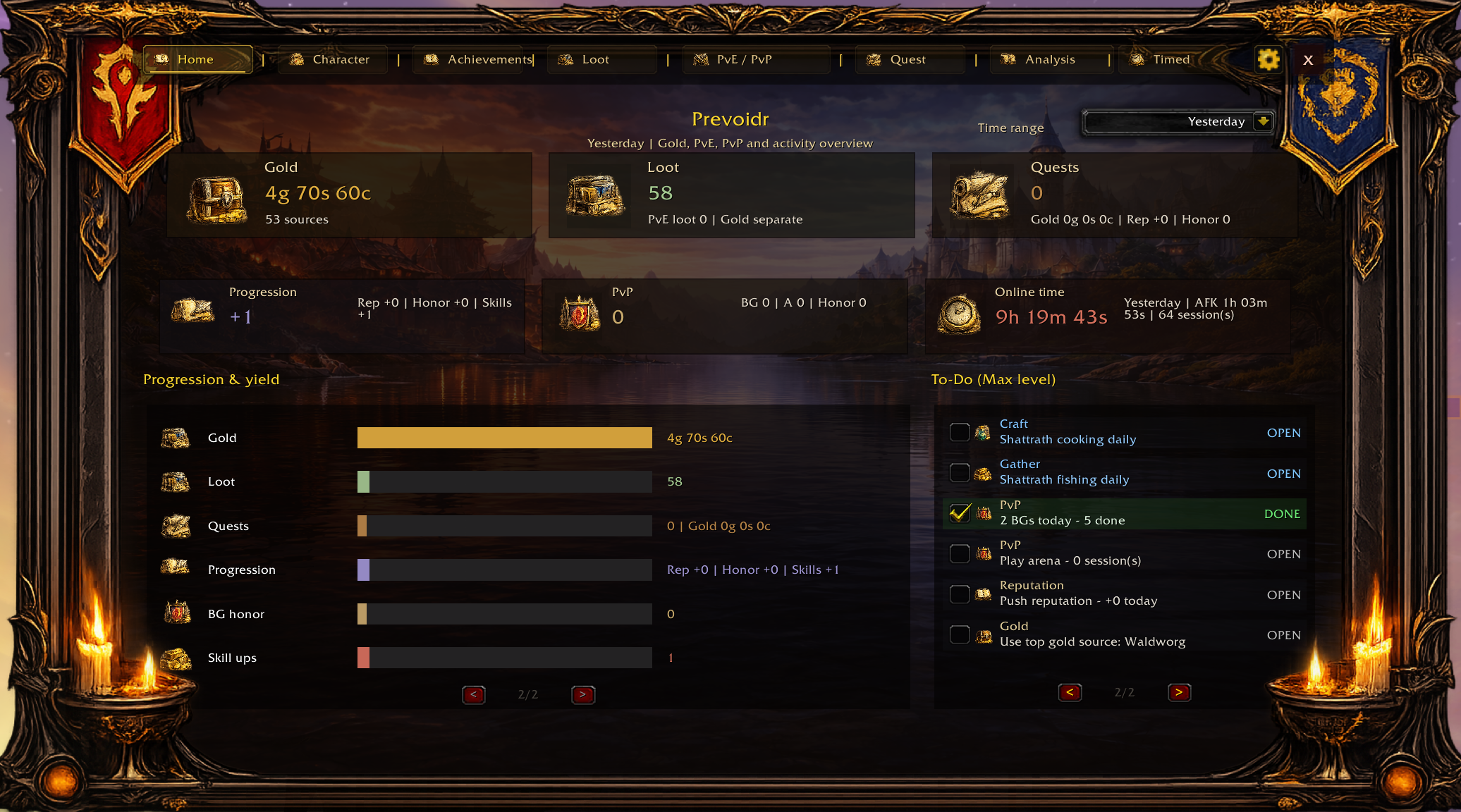Close the addon window with X

pos(1308,60)
